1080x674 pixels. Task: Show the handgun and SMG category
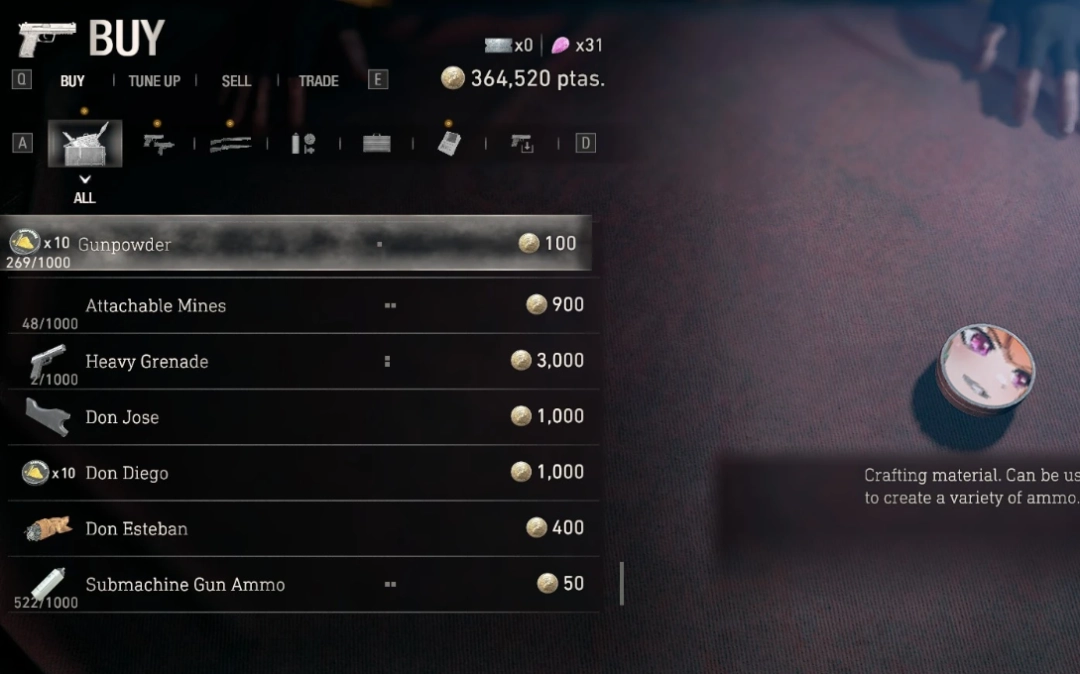[158, 144]
